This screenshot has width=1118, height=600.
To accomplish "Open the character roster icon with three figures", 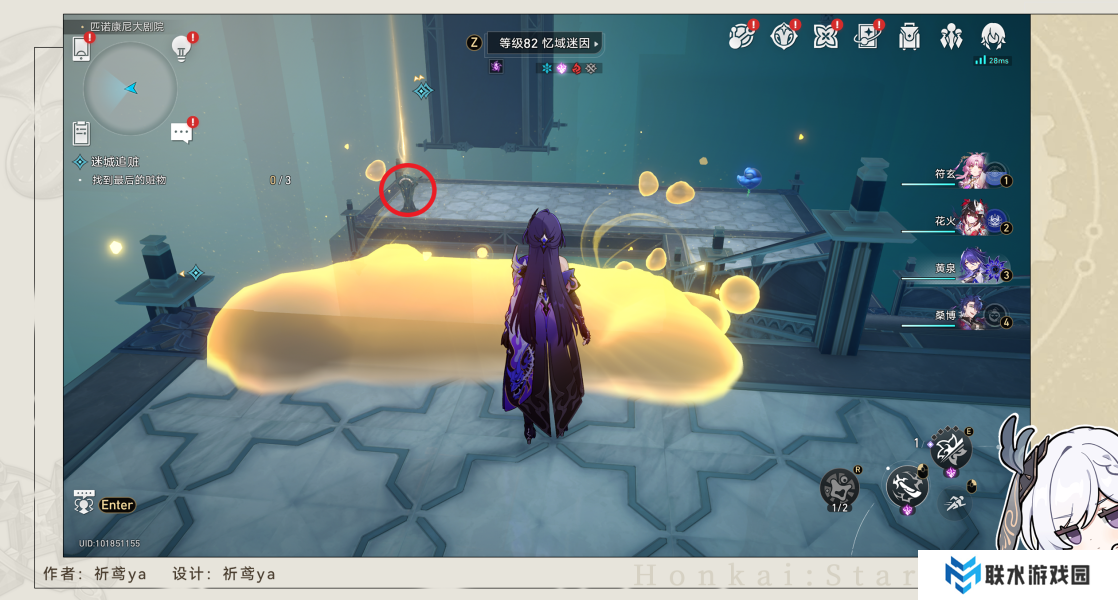I will coord(950,38).
